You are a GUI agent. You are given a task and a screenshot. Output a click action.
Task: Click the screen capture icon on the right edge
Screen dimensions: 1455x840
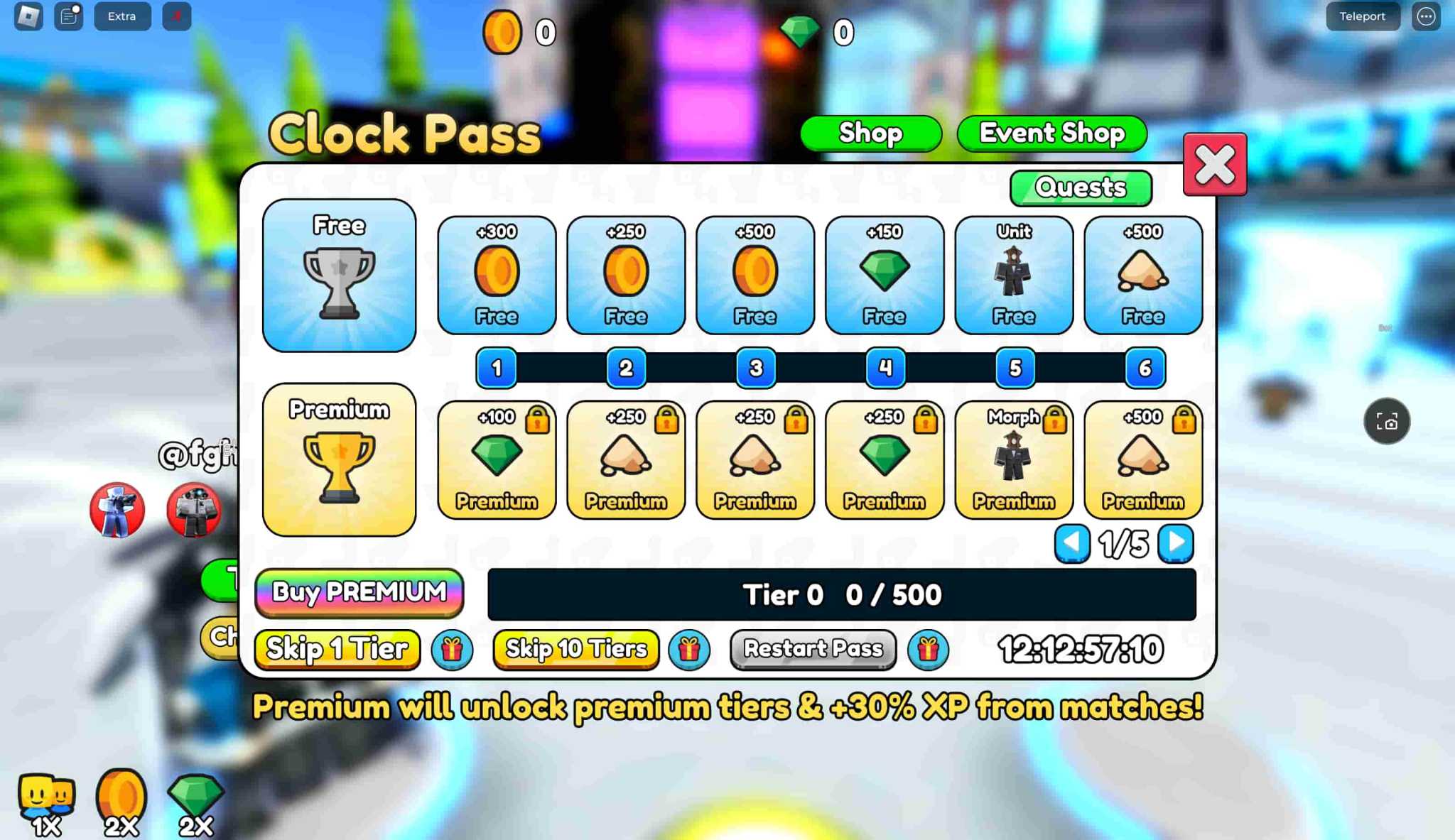pos(1386,422)
